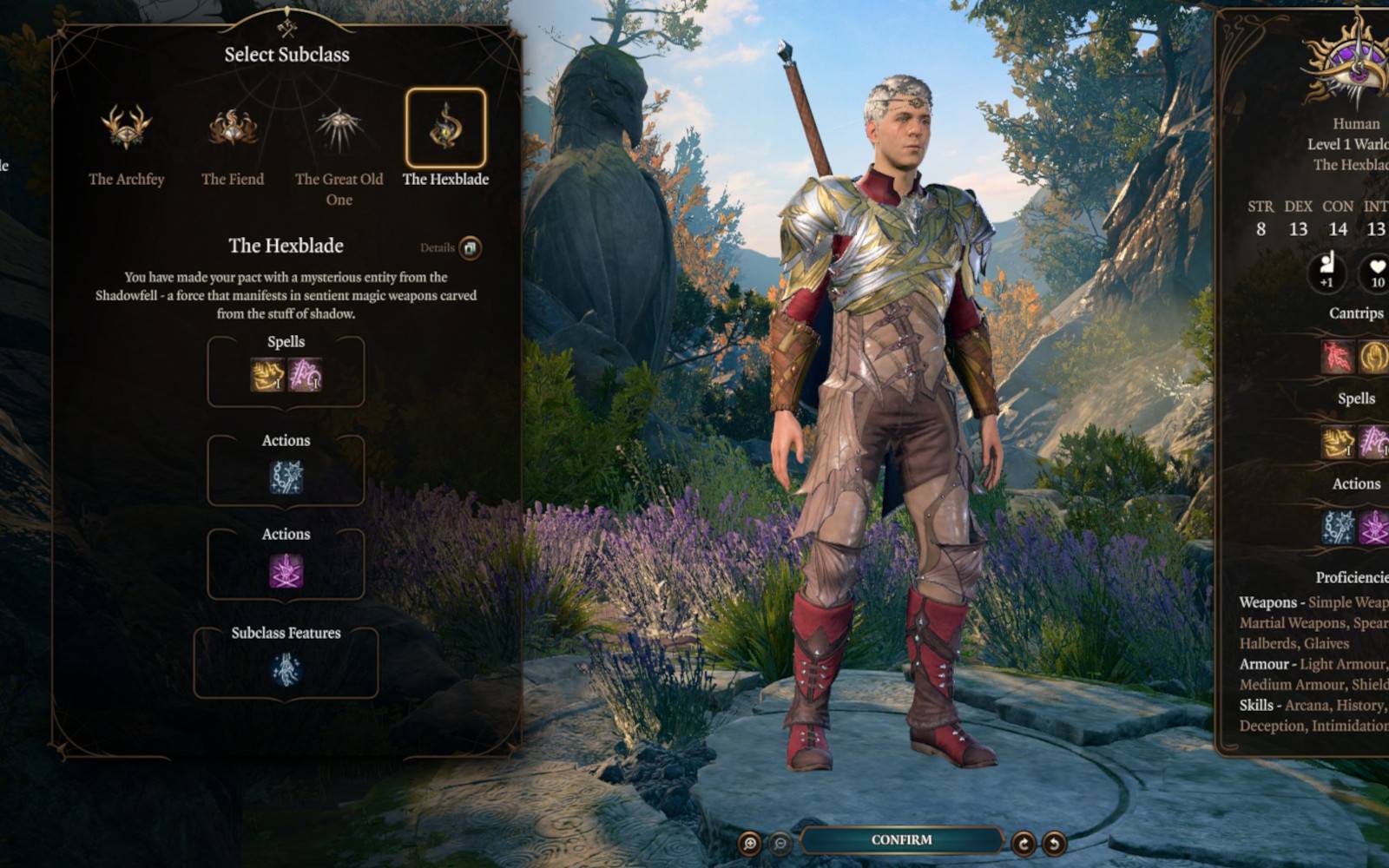Viewport: 1389px width, 868px height.
Task: Rotate the character counter-clockwise
Action: click(x=1054, y=843)
